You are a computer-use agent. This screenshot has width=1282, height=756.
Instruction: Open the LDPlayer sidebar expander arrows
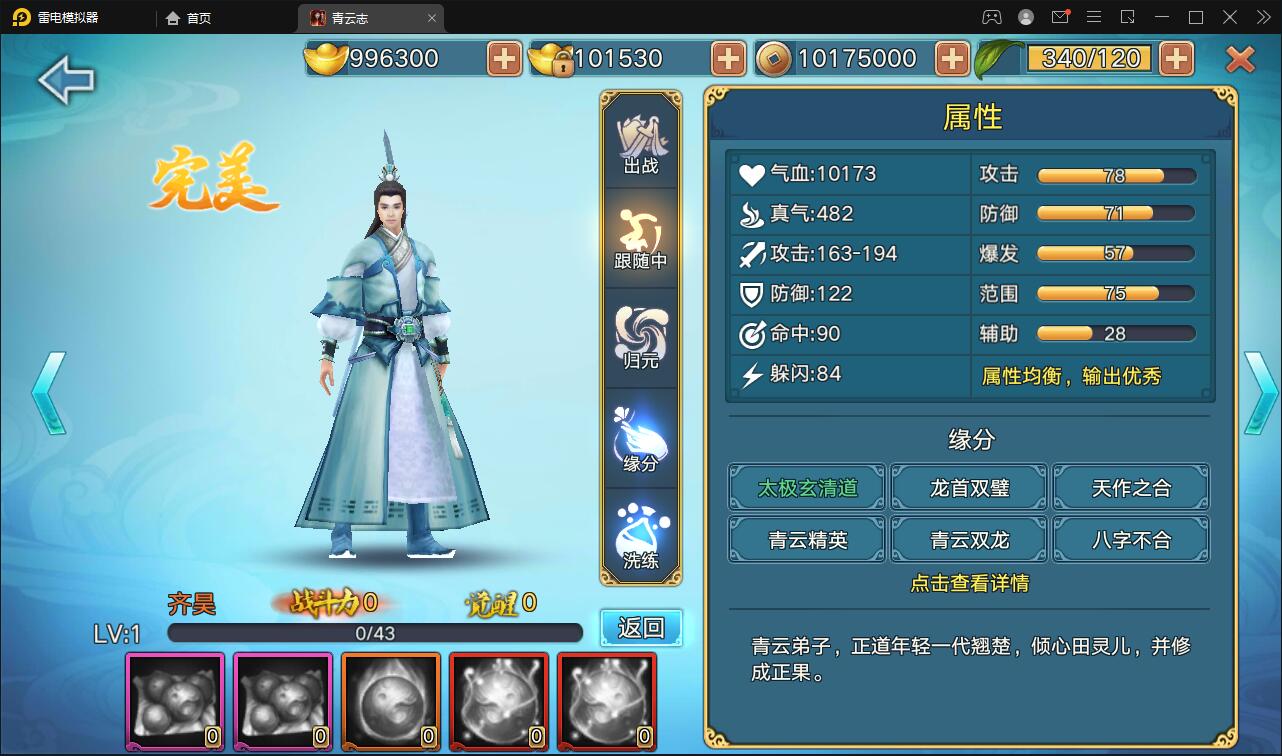tap(1262, 17)
